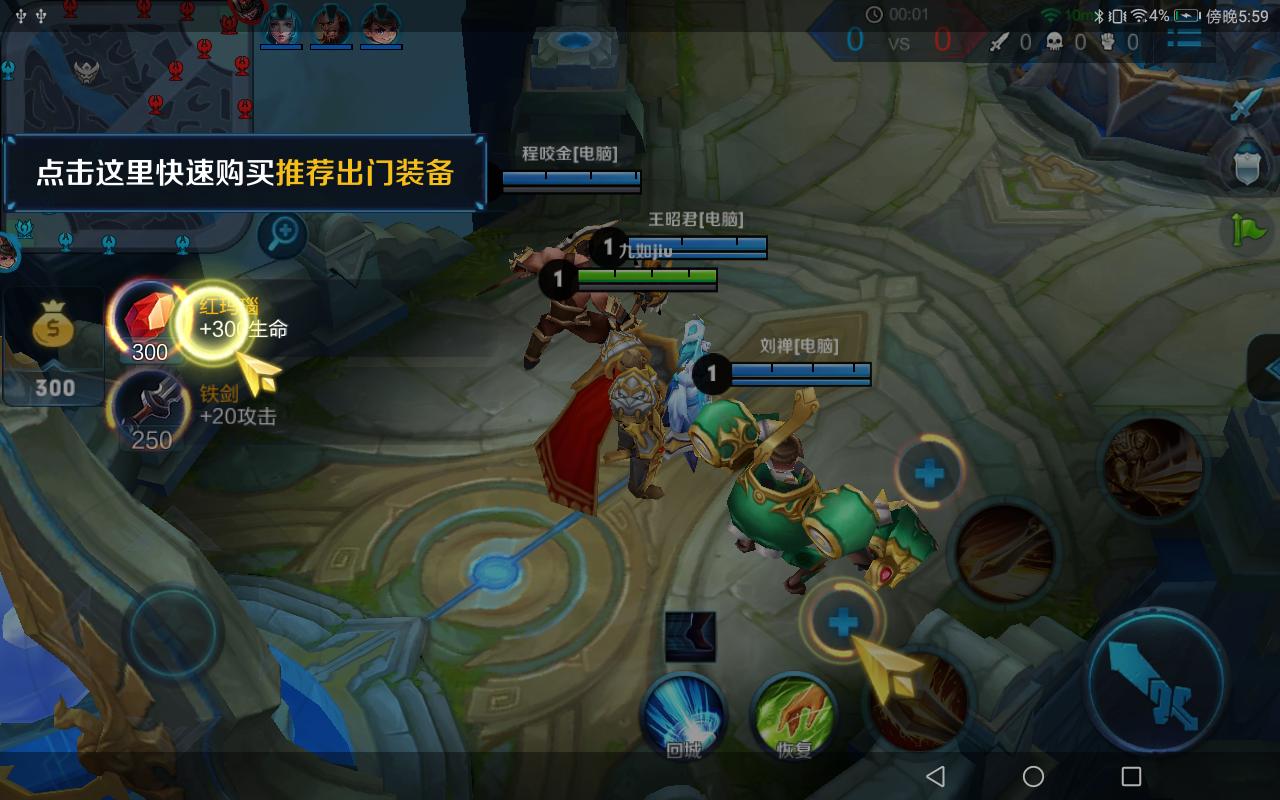The width and height of the screenshot is (1280, 800).
Task: Open the top-right striped menu button
Action: coord(1184,38)
